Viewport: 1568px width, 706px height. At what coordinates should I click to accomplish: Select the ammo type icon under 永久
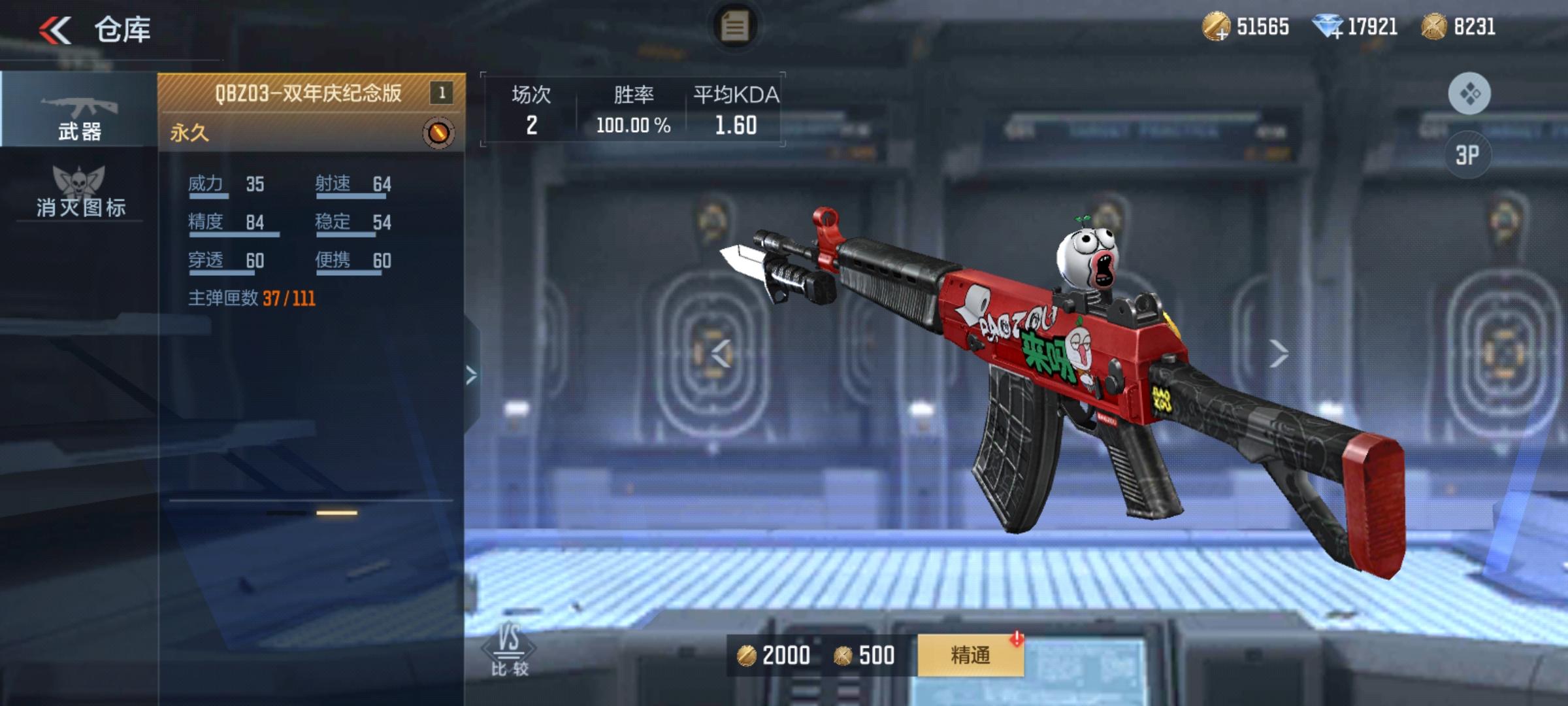point(439,132)
